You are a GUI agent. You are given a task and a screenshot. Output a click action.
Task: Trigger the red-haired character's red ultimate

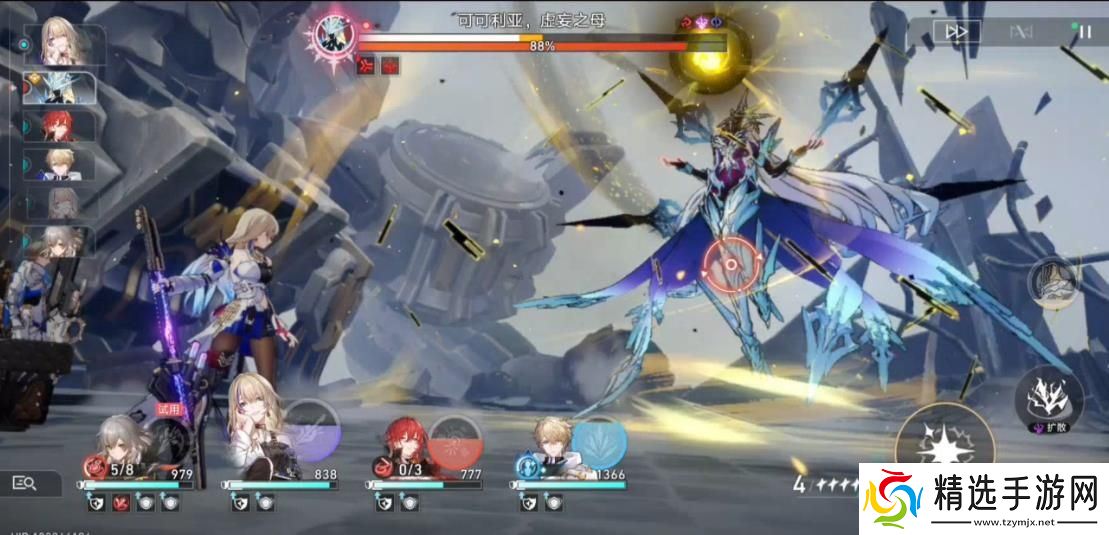pos(456,441)
